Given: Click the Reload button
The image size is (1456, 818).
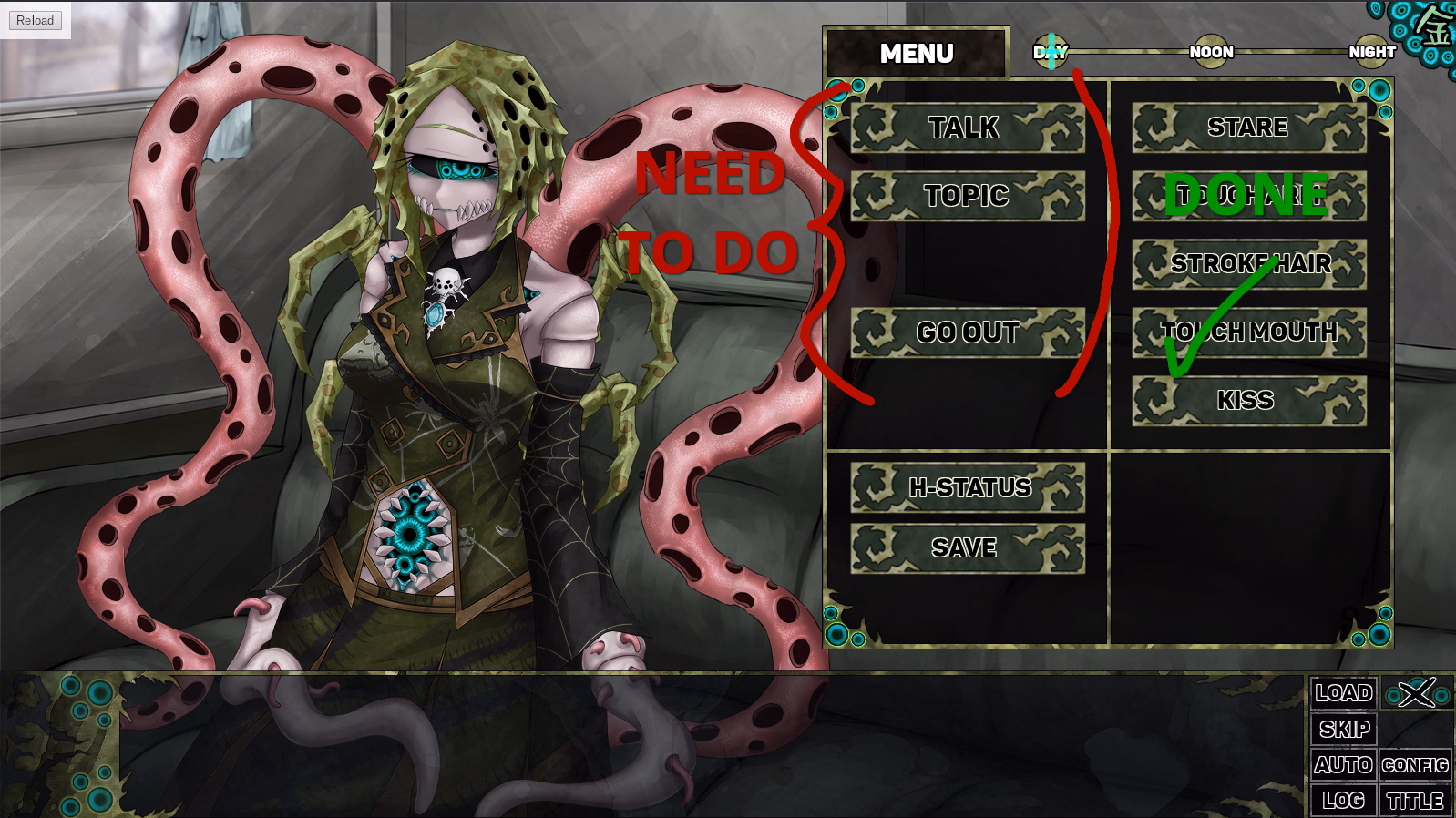Looking at the screenshot, I should (x=36, y=20).
